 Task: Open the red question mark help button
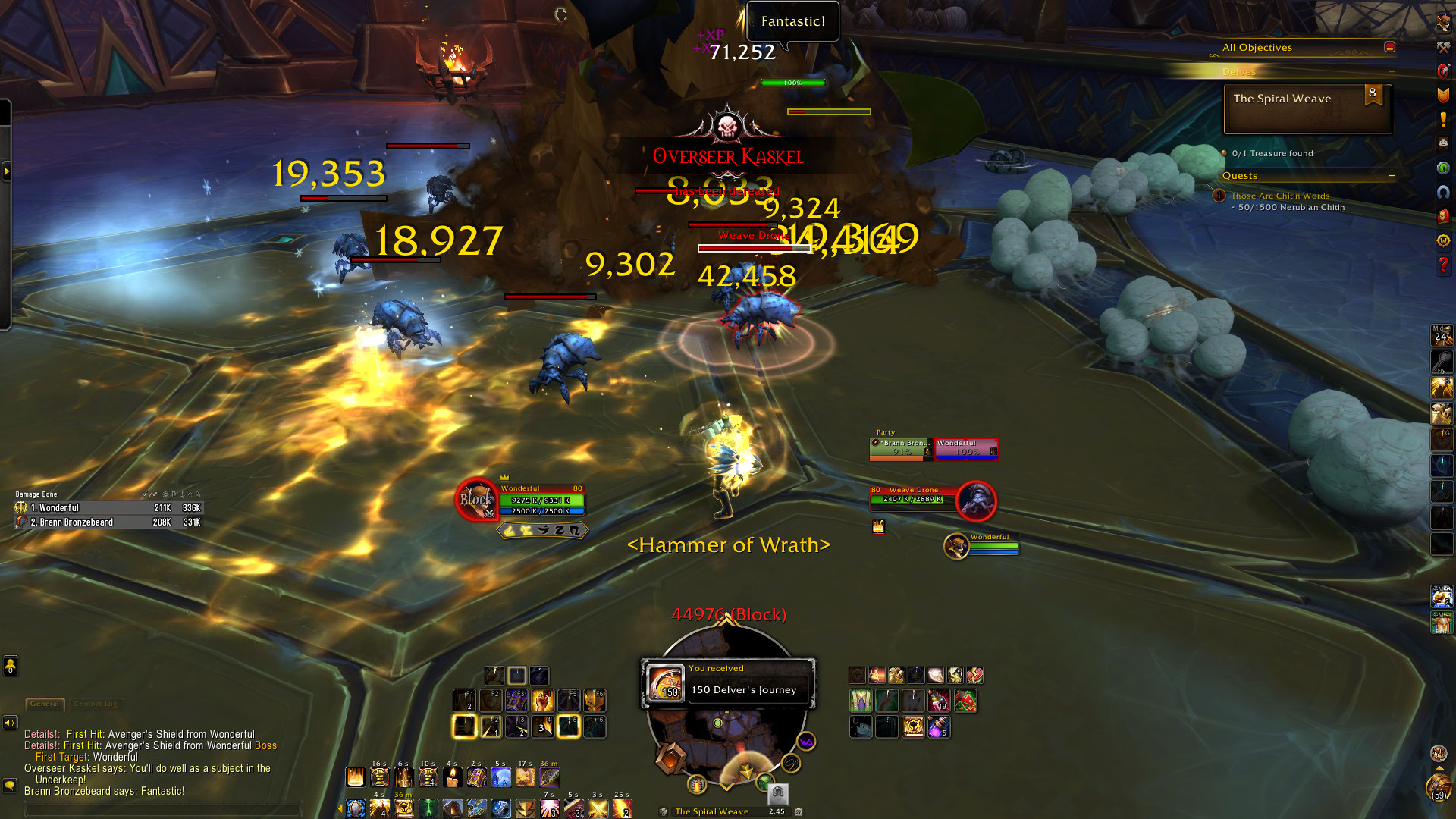tap(1443, 265)
